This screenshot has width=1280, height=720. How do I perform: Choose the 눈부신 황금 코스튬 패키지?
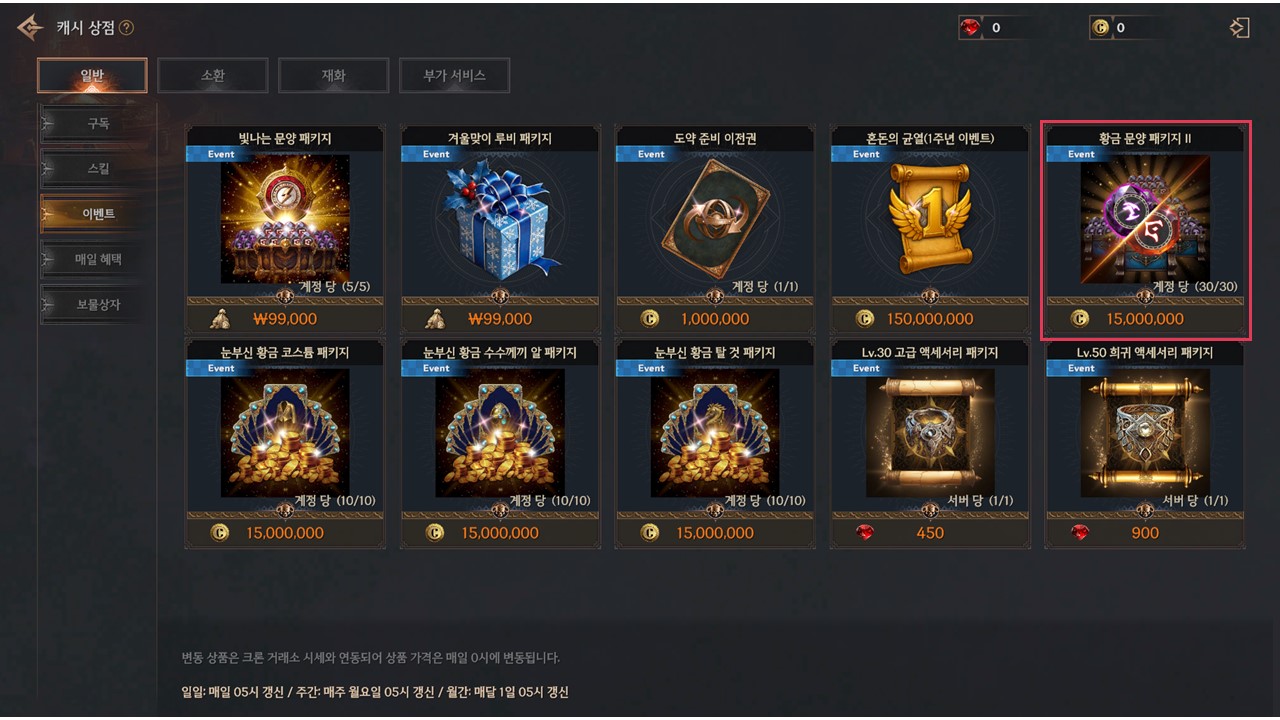point(285,435)
